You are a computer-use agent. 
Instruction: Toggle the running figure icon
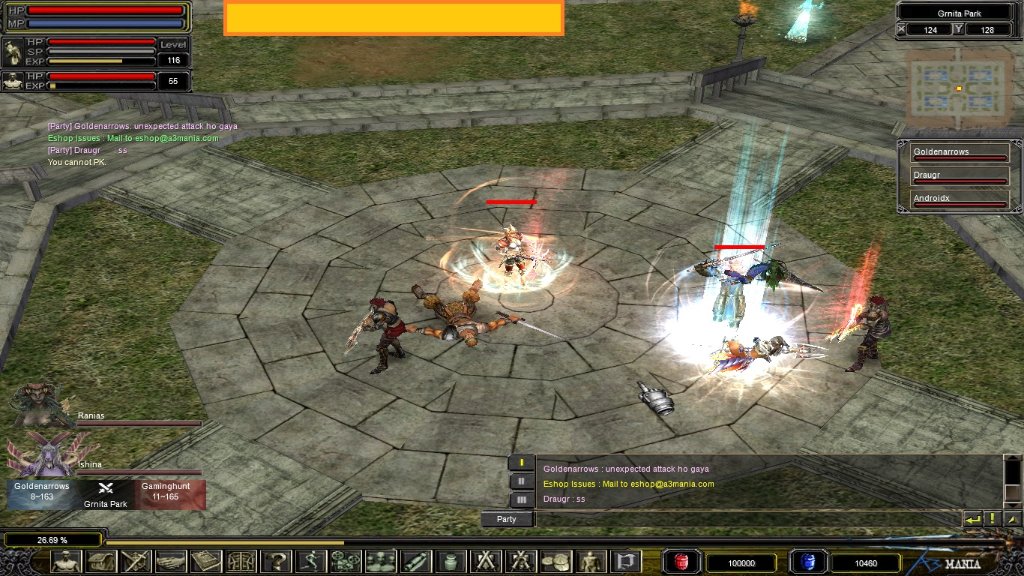coord(311,562)
